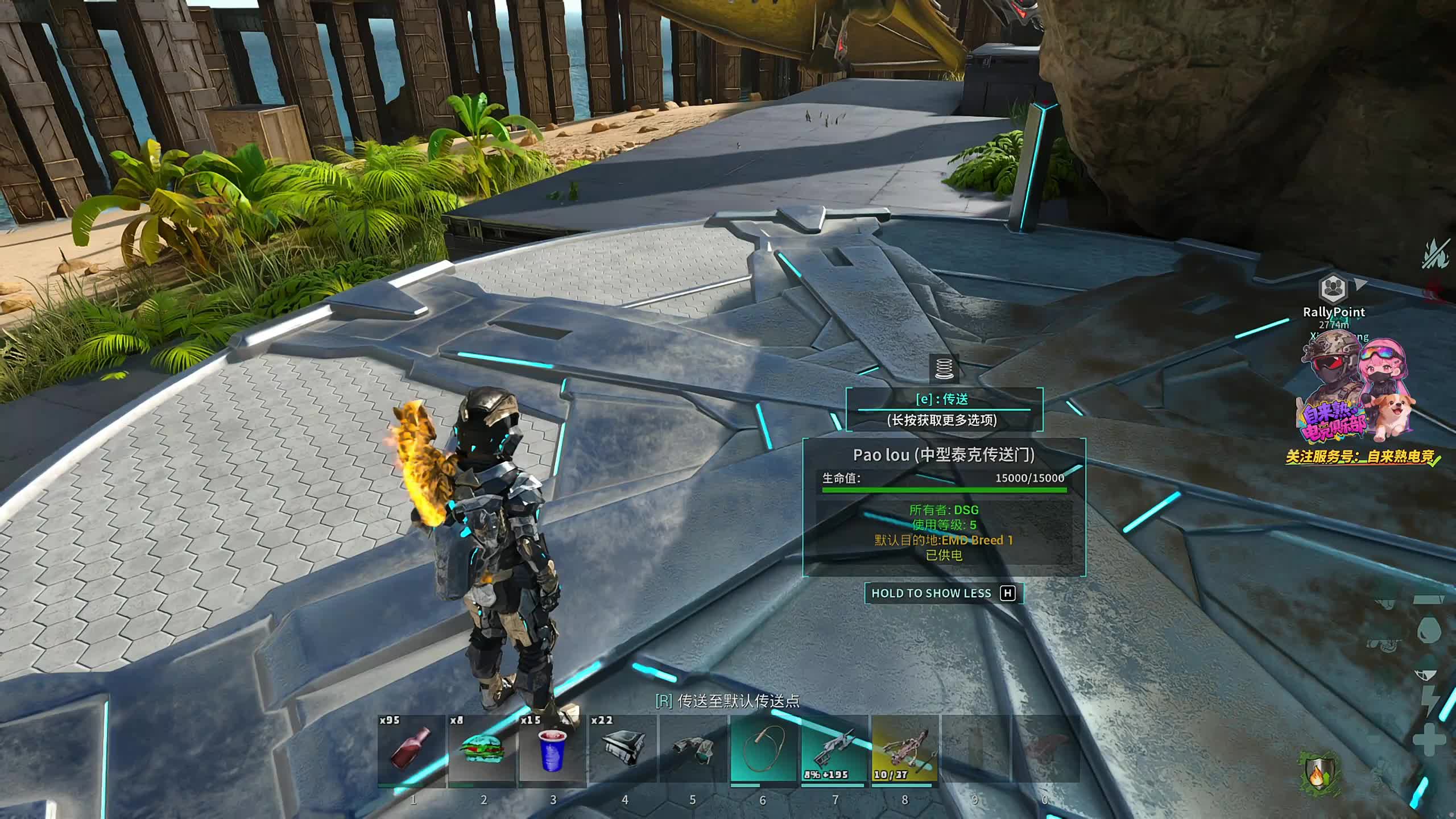The image size is (1456, 819).
Task: Equip the whip from the hotbar
Action: tap(763, 748)
